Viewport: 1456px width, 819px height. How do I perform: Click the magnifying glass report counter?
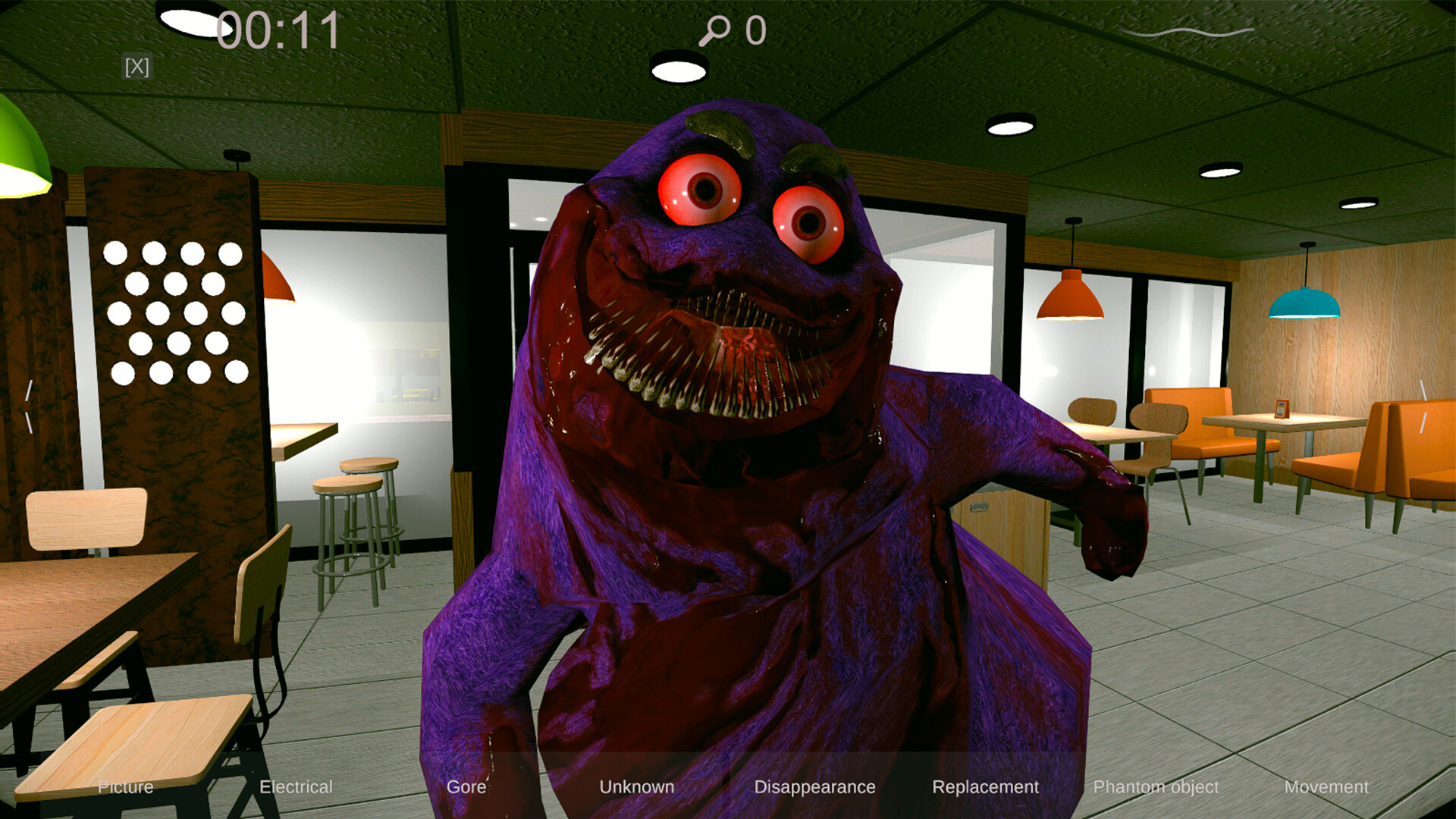(730, 29)
